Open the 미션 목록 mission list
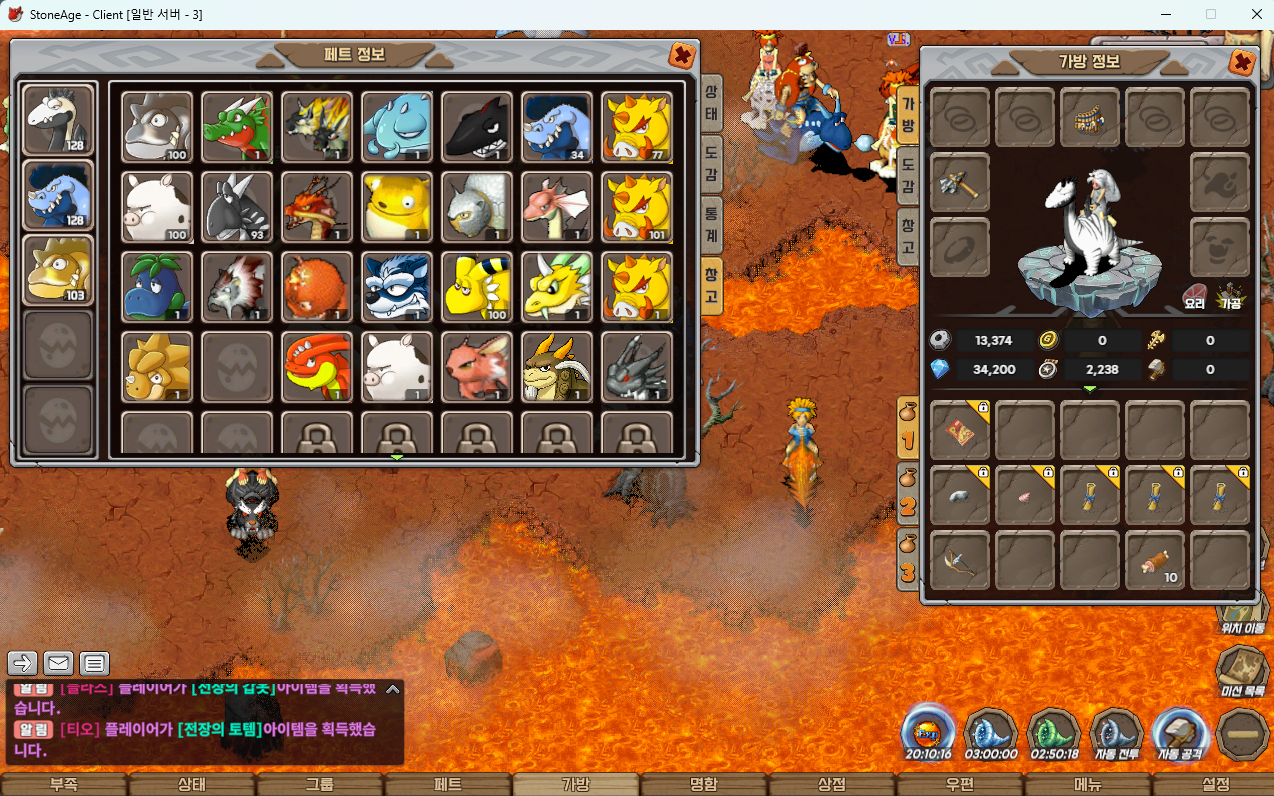The height and width of the screenshot is (796, 1274). (1242, 668)
